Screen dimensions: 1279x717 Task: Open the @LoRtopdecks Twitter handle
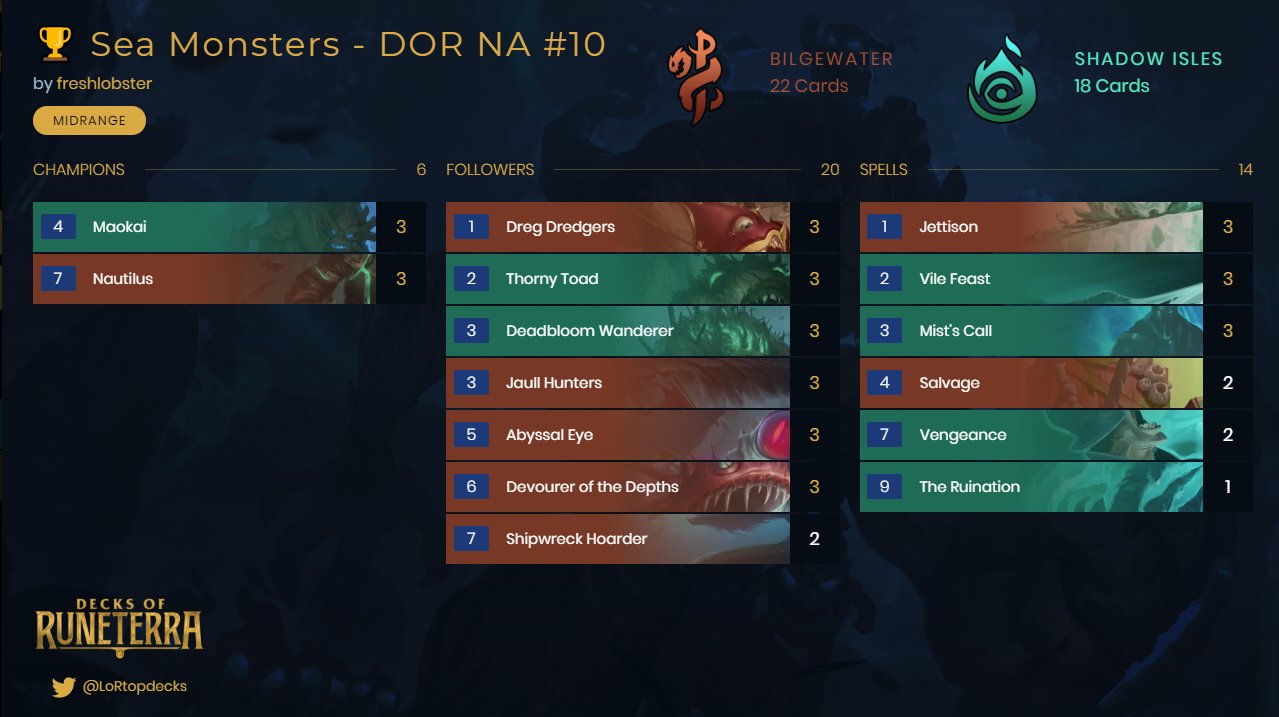tap(134, 686)
